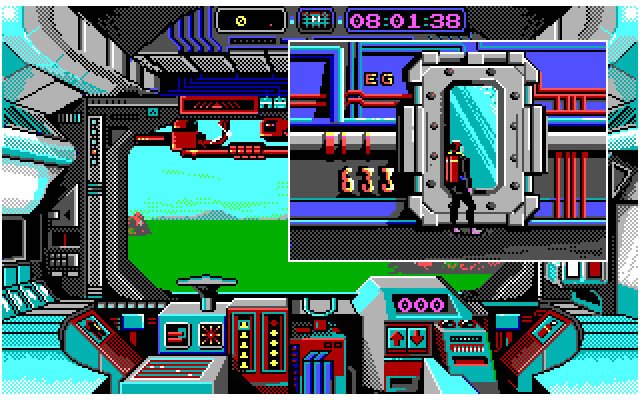Image resolution: width=640 pixels, height=400 pixels.
Task: Activate the red starburst console button
Action: click(x=211, y=333)
